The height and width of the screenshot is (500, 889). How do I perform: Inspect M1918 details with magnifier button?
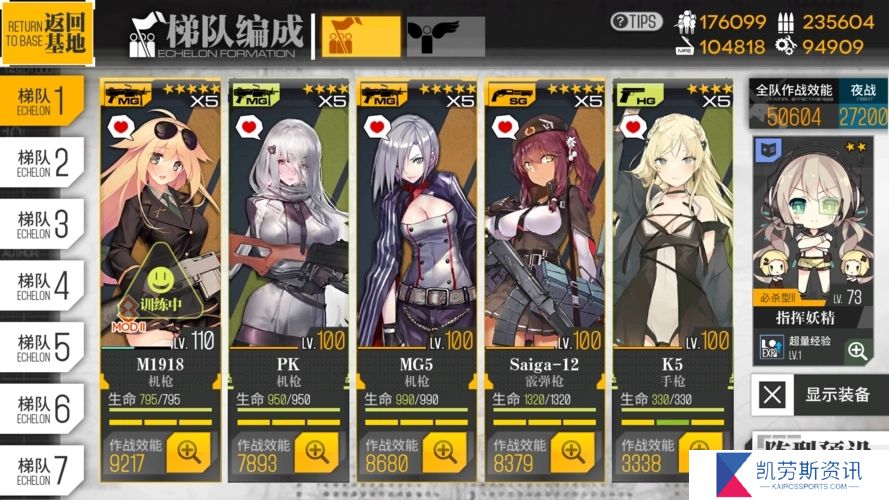pyautogui.click(x=189, y=452)
